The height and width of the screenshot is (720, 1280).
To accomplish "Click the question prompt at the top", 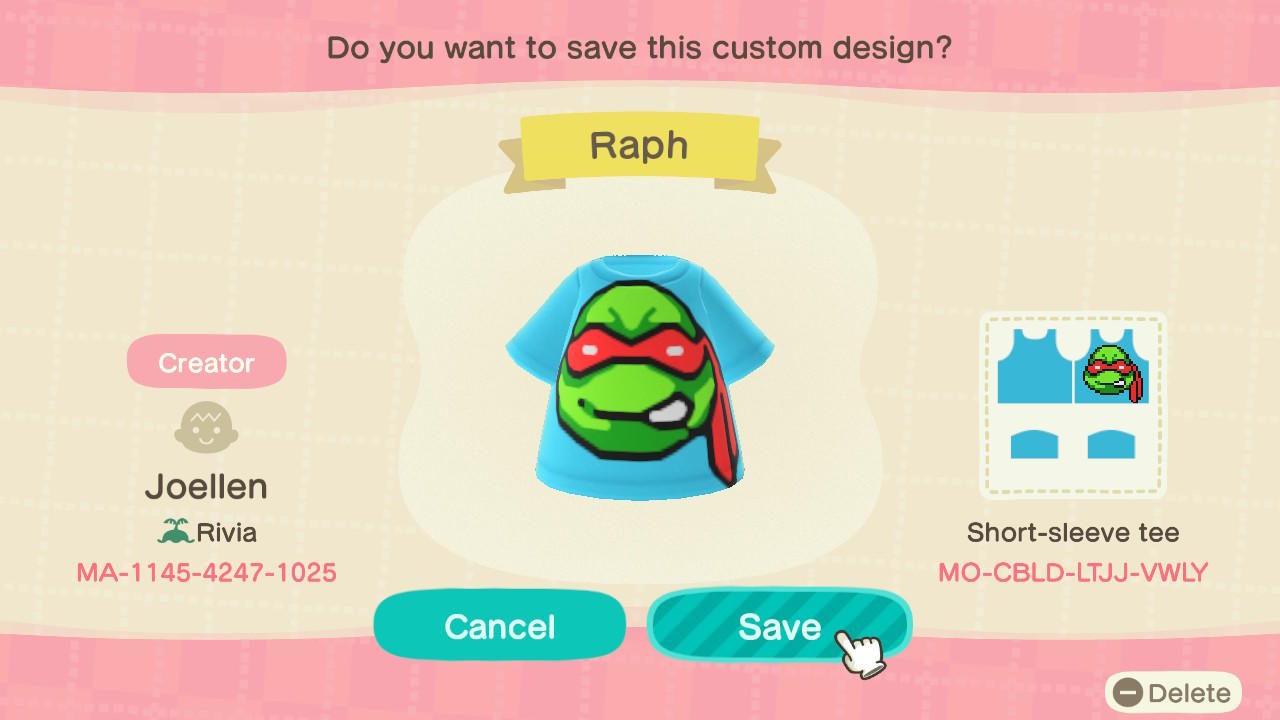I will point(640,47).
